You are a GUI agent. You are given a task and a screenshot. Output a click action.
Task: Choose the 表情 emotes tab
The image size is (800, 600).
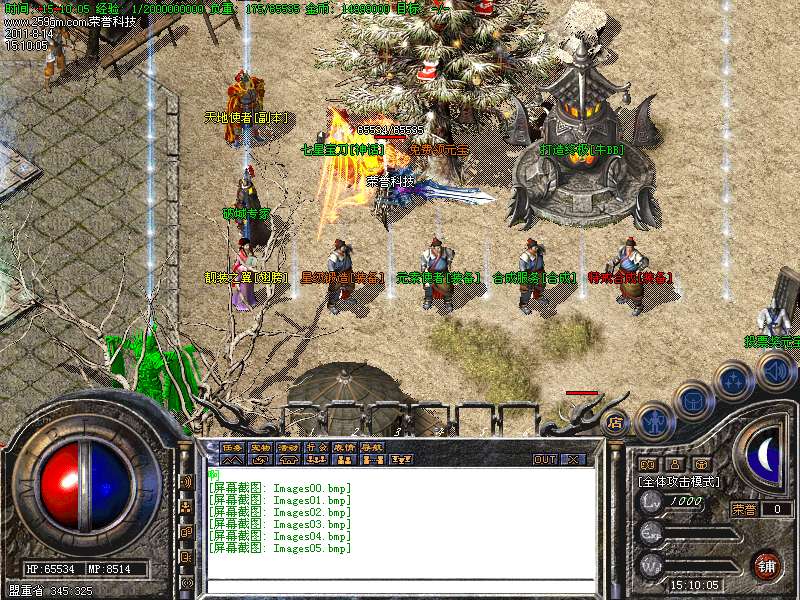click(x=344, y=447)
